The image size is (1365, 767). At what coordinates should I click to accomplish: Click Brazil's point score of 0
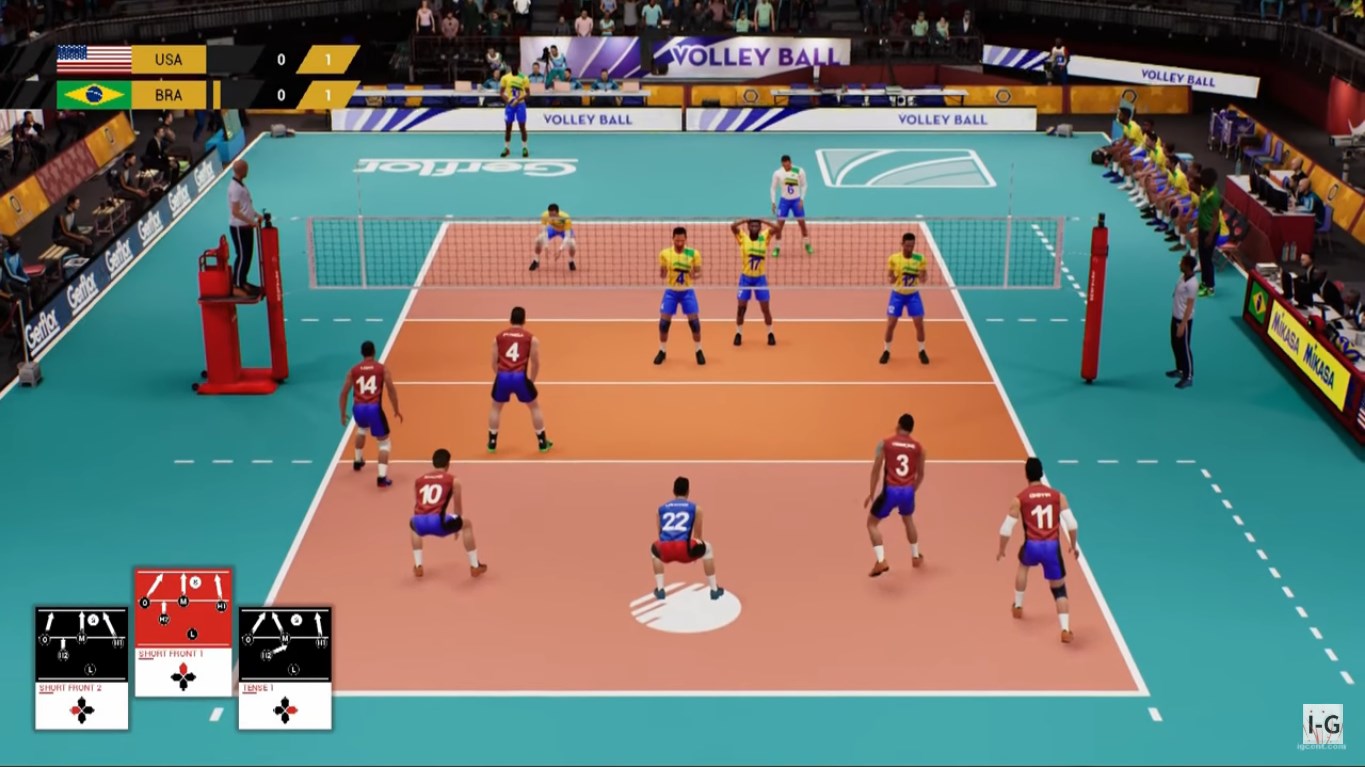(x=281, y=95)
